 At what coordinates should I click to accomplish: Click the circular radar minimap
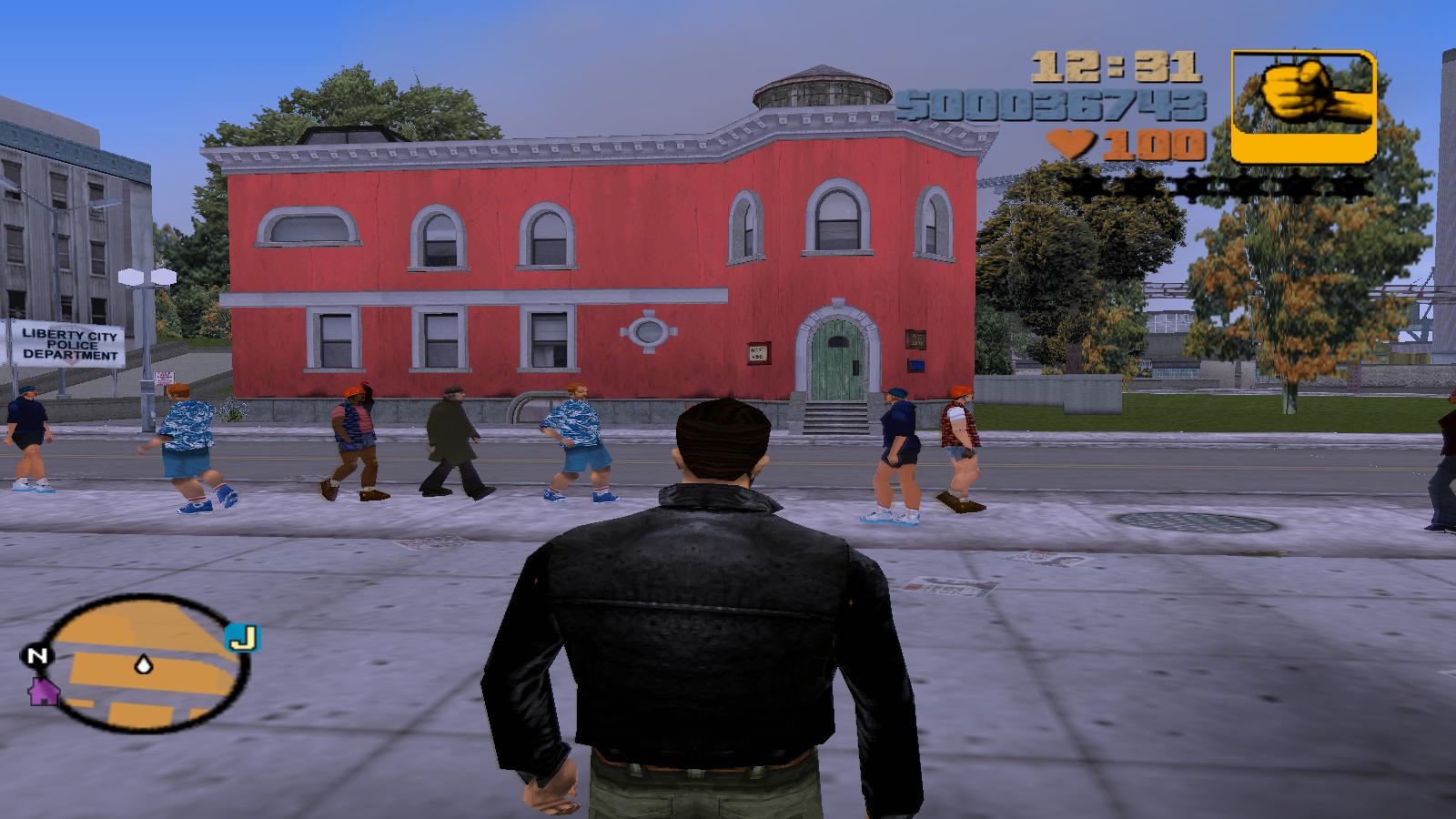pyautogui.click(x=144, y=665)
